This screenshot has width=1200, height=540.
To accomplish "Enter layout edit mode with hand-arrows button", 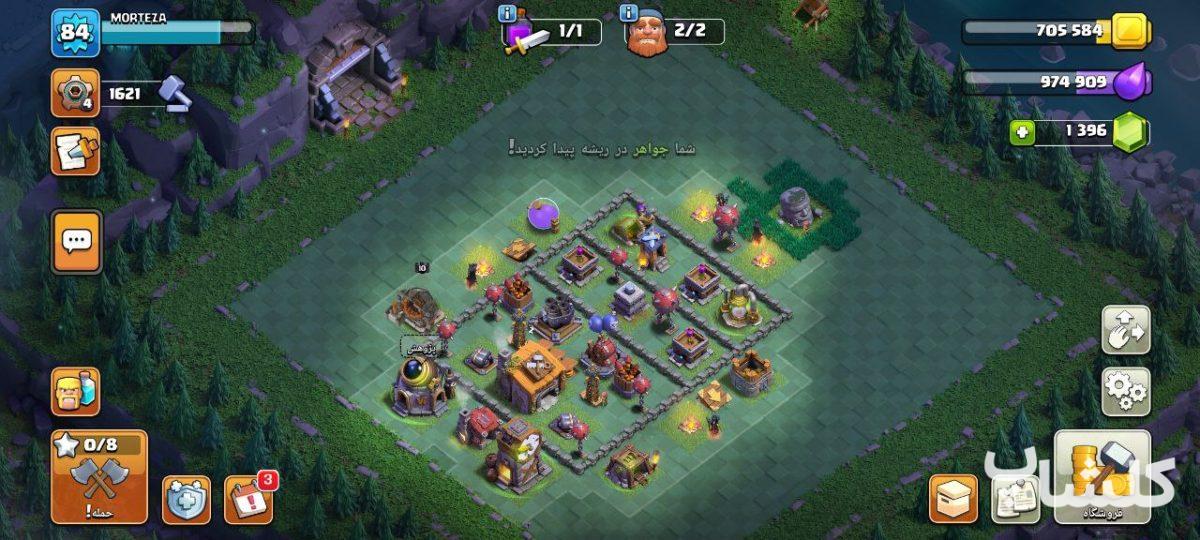I will coord(1125,331).
